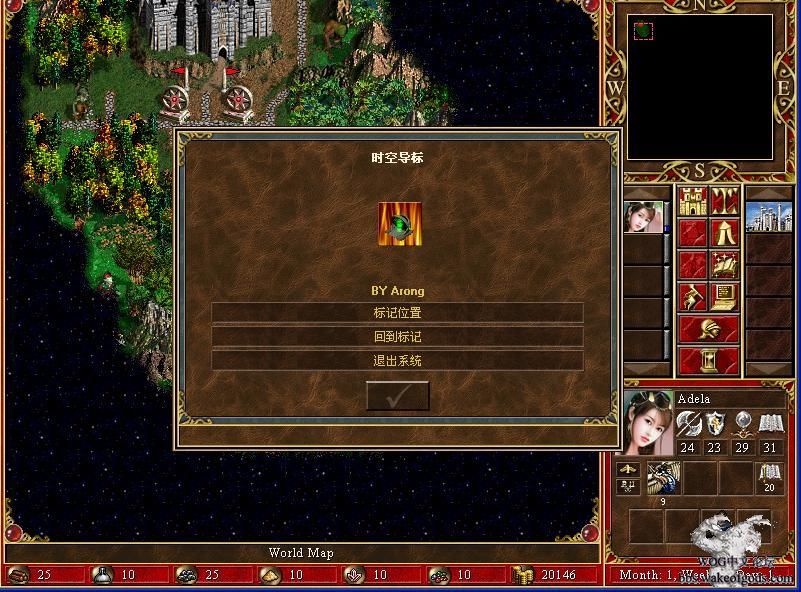End turn with the hourglass button
The height and width of the screenshot is (592, 801).
(708, 360)
